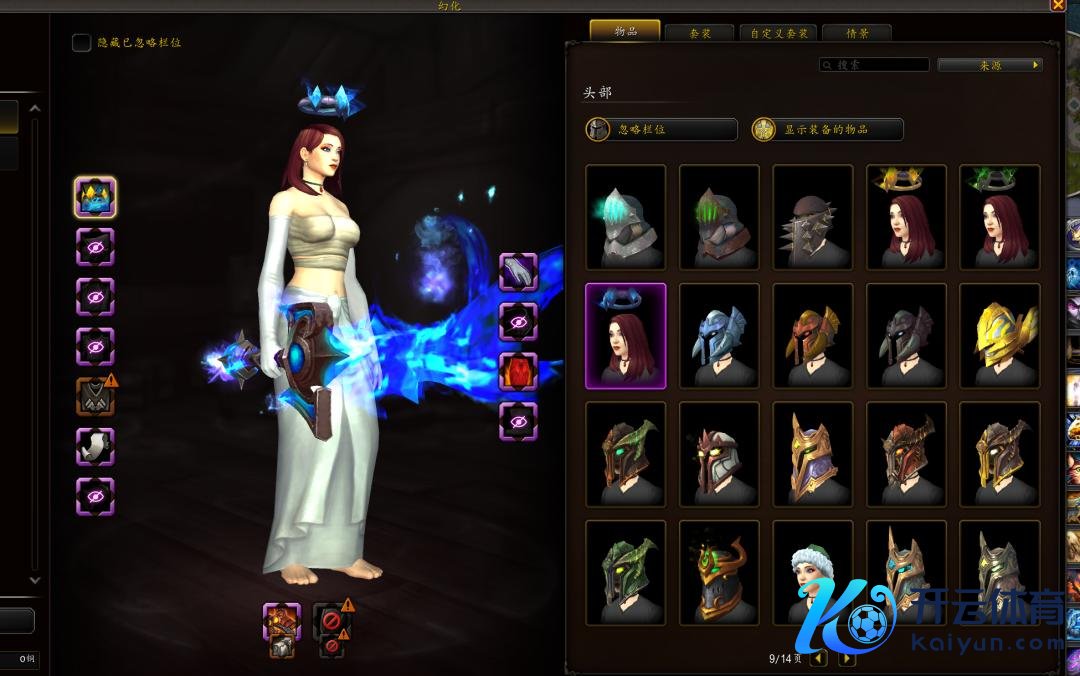Toggle the 隐藏已忽略栏位 checkbox

82,43
